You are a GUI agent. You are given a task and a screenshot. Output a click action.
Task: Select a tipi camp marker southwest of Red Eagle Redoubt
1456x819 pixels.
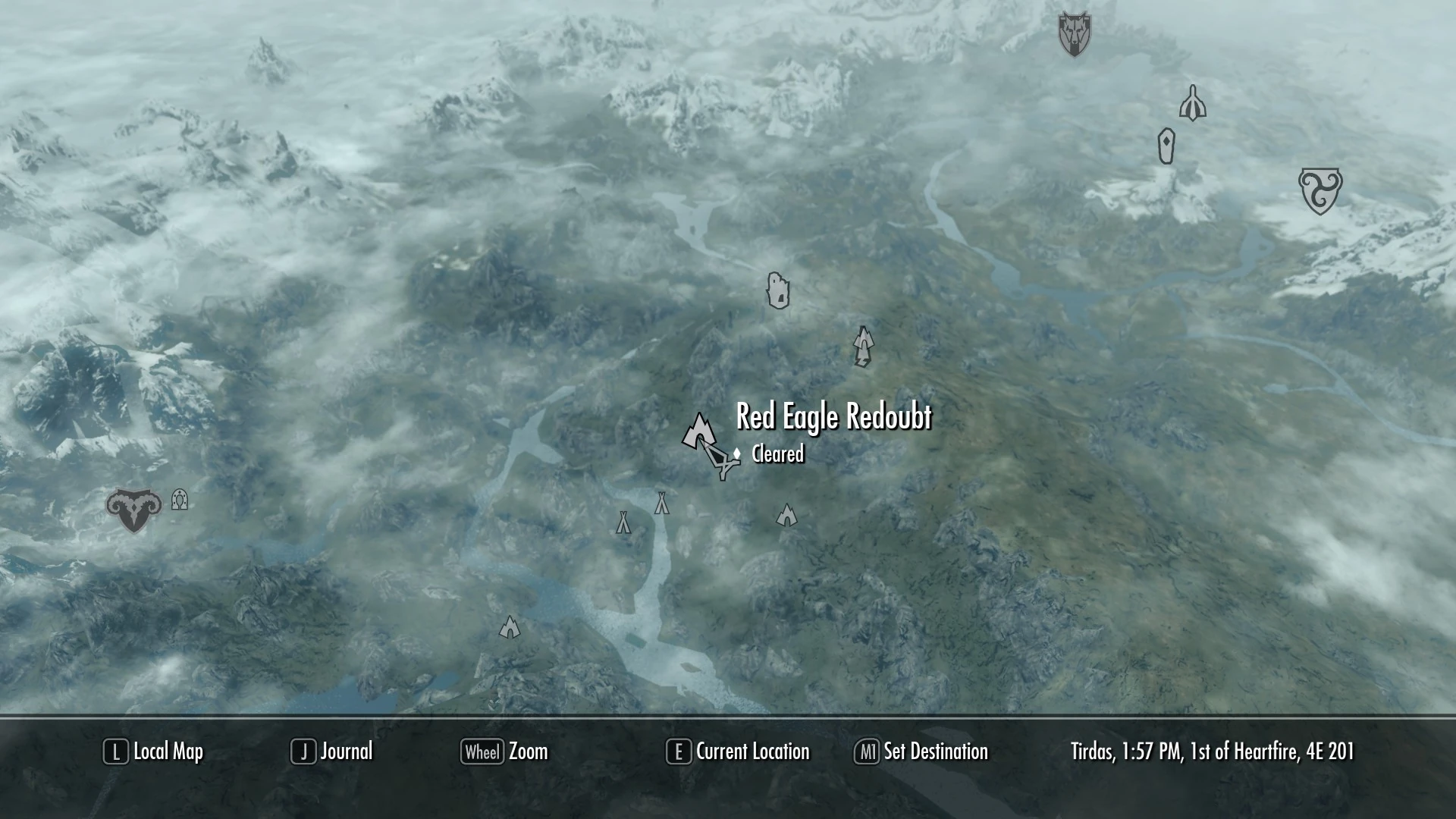[623, 522]
